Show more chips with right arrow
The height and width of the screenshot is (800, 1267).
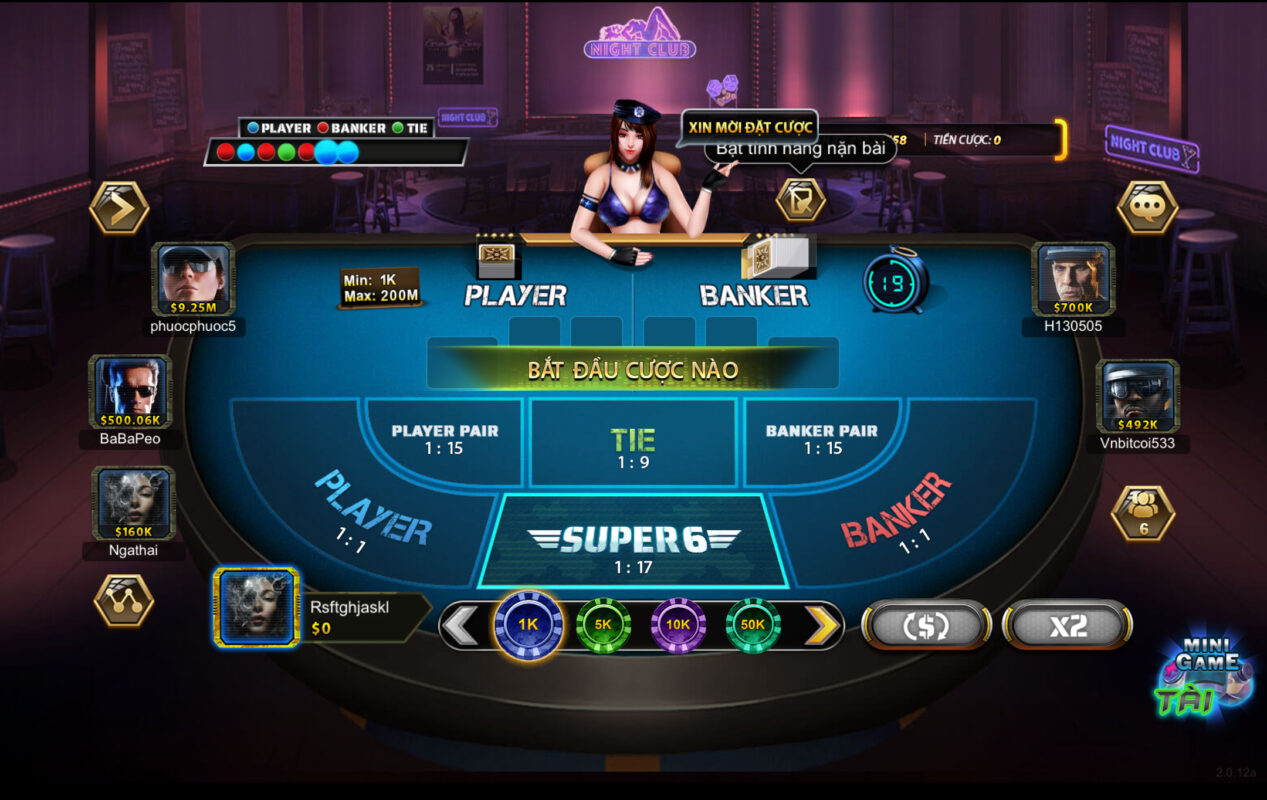(822, 626)
